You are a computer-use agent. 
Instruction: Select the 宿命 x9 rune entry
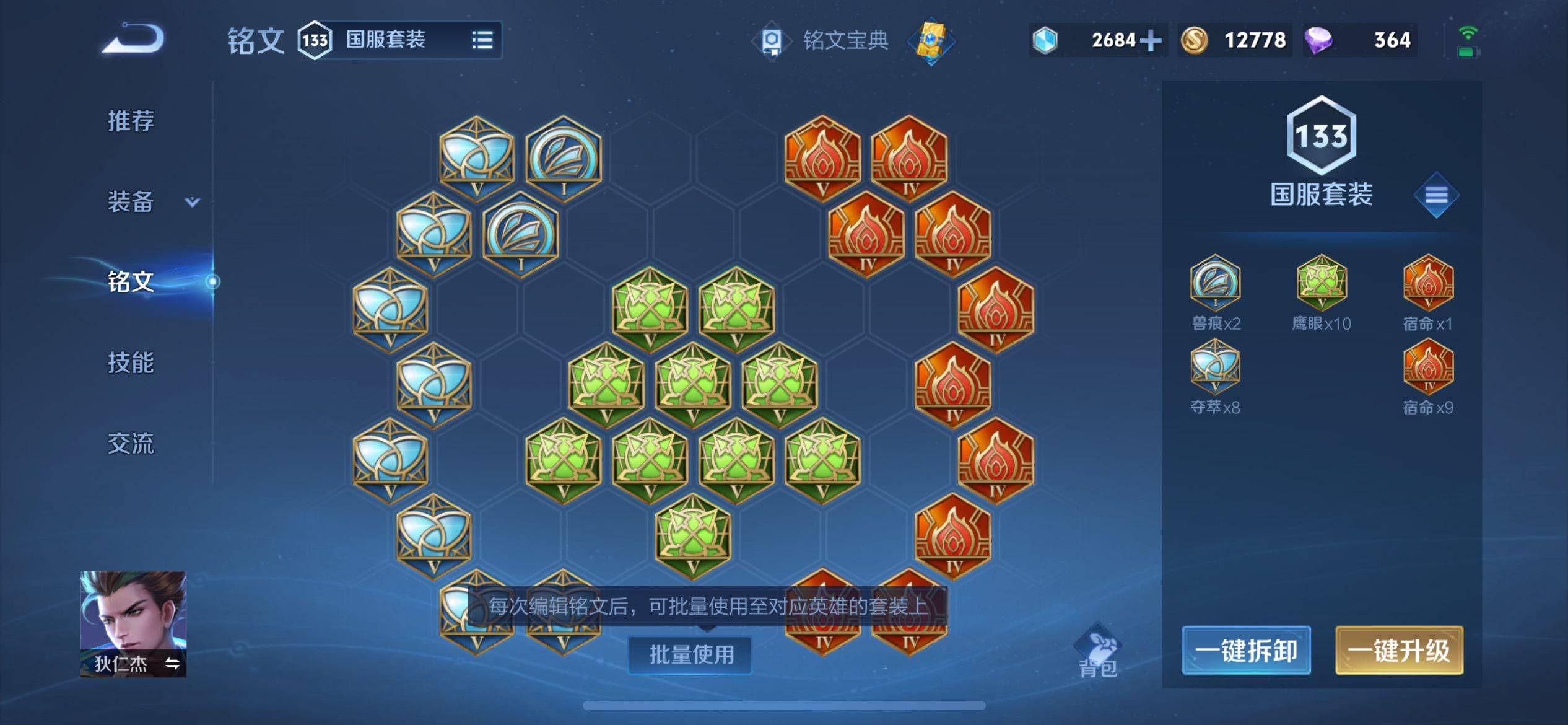click(1428, 376)
